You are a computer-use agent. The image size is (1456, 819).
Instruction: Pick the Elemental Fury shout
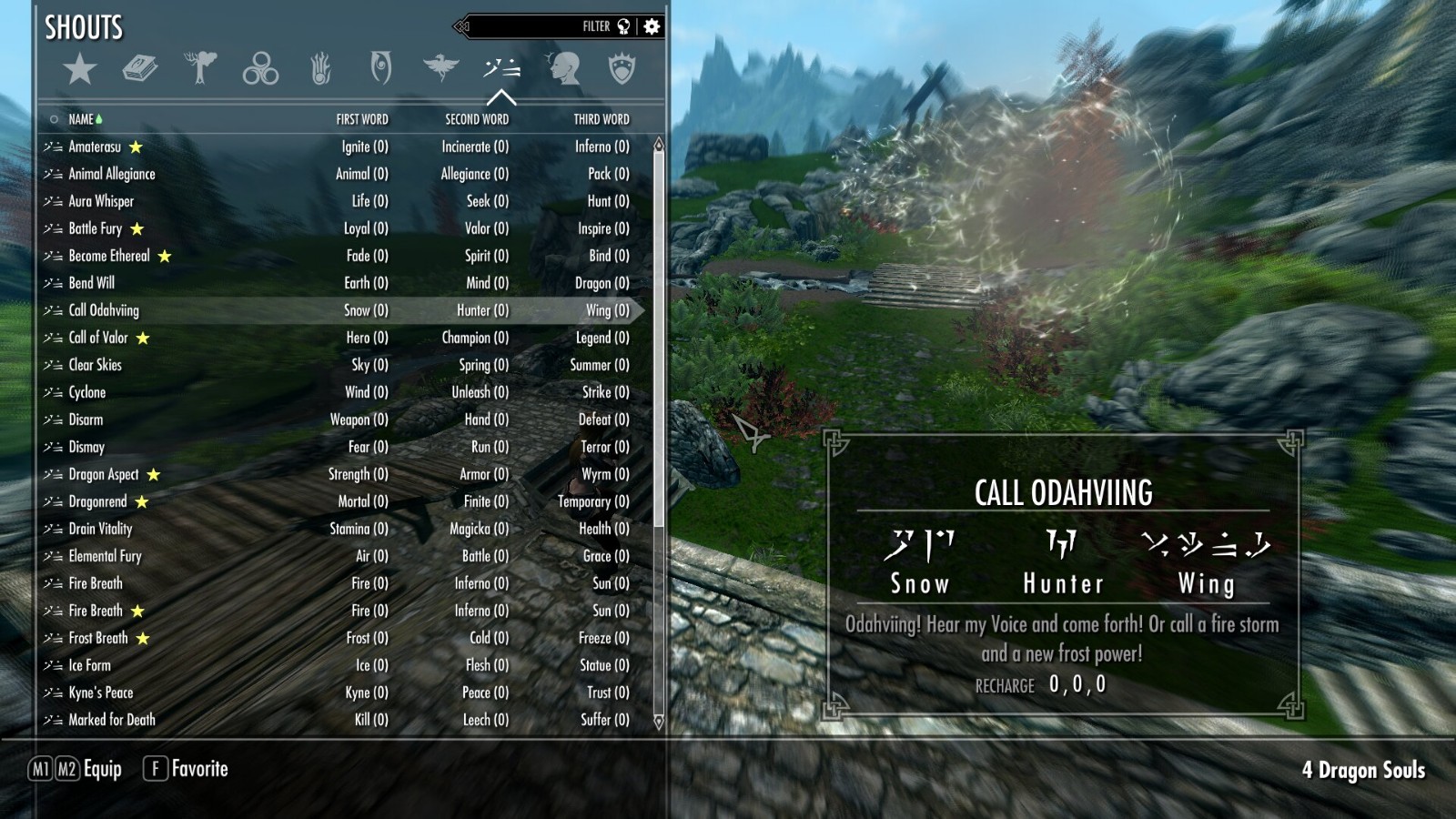[106, 556]
